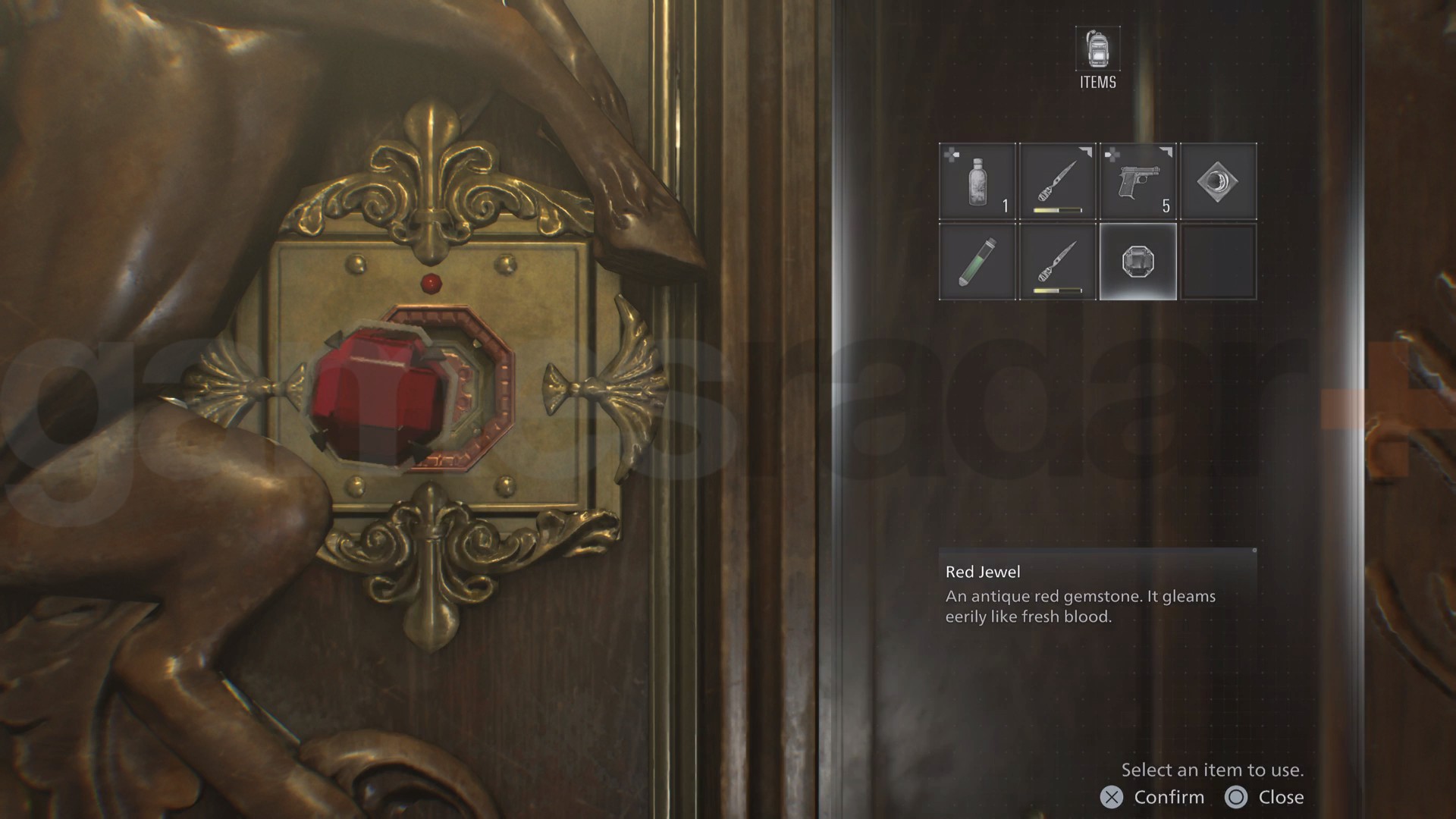Viewport: 1456px width, 819px height.
Task: Click the equipped corner marker on the knife
Action: (x=1086, y=152)
